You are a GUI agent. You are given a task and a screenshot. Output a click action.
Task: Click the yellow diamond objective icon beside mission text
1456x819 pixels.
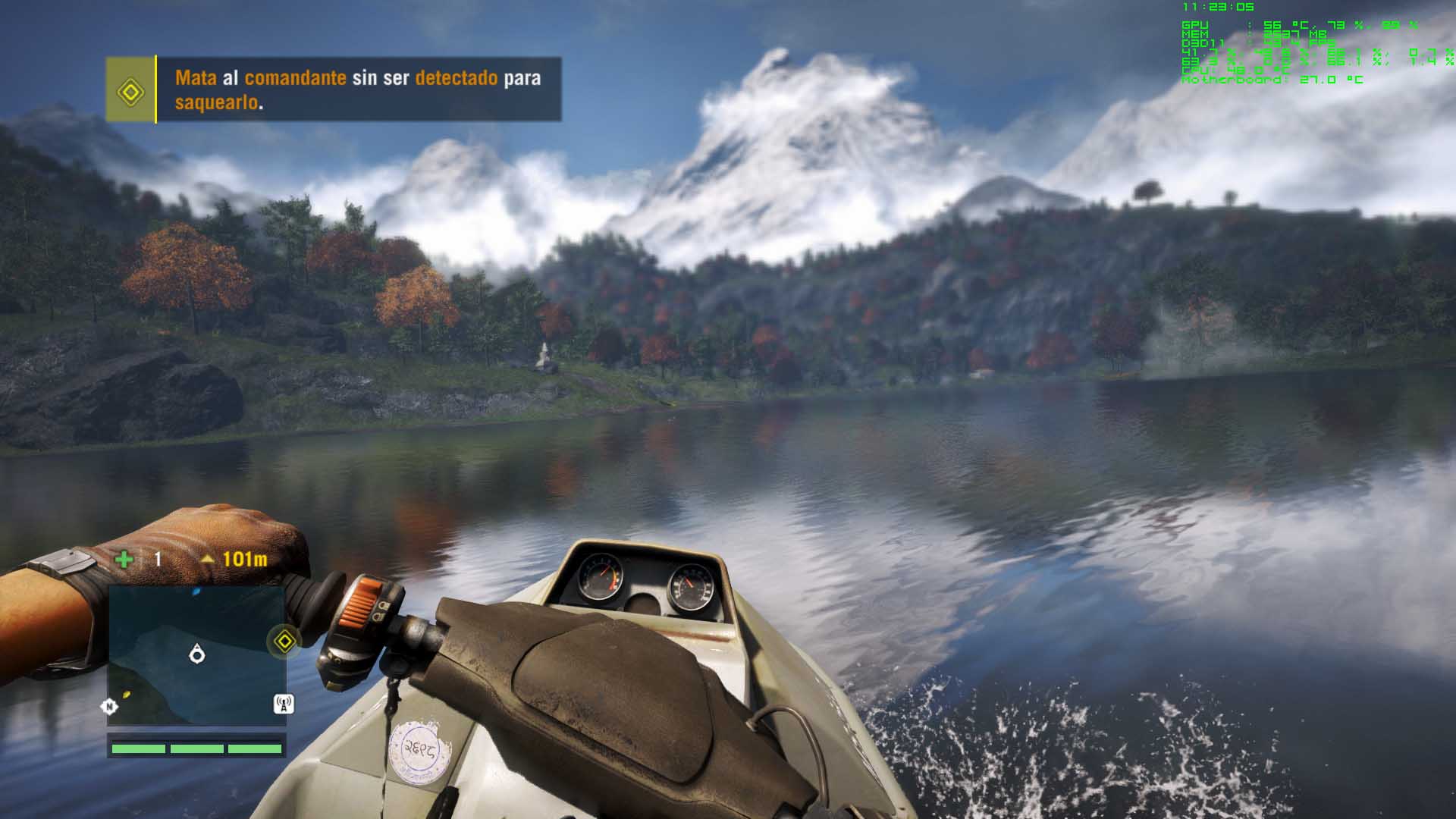tap(130, 91)
